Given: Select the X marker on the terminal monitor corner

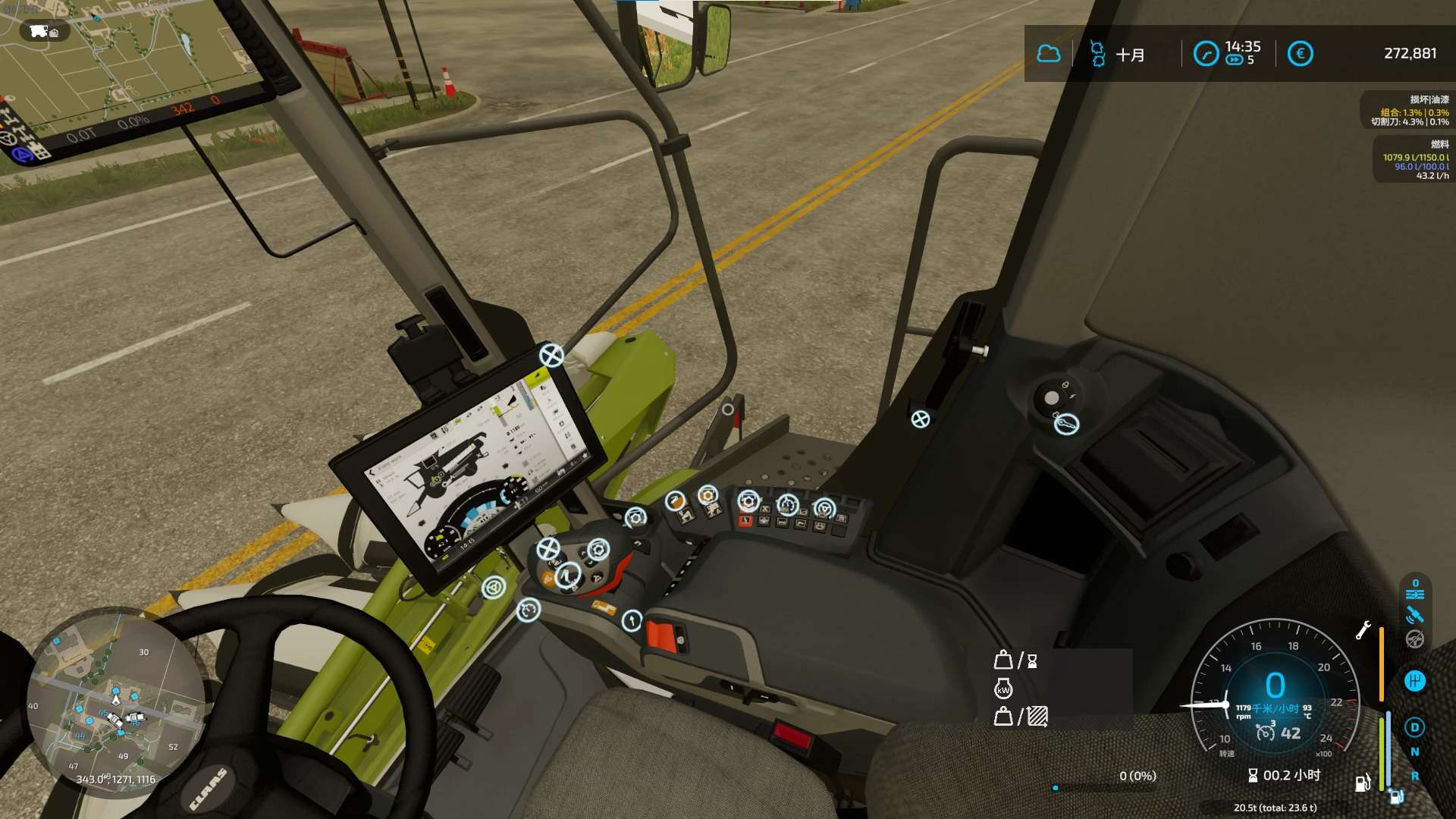Looking at the screenshot, I should [x=551, y=355].
